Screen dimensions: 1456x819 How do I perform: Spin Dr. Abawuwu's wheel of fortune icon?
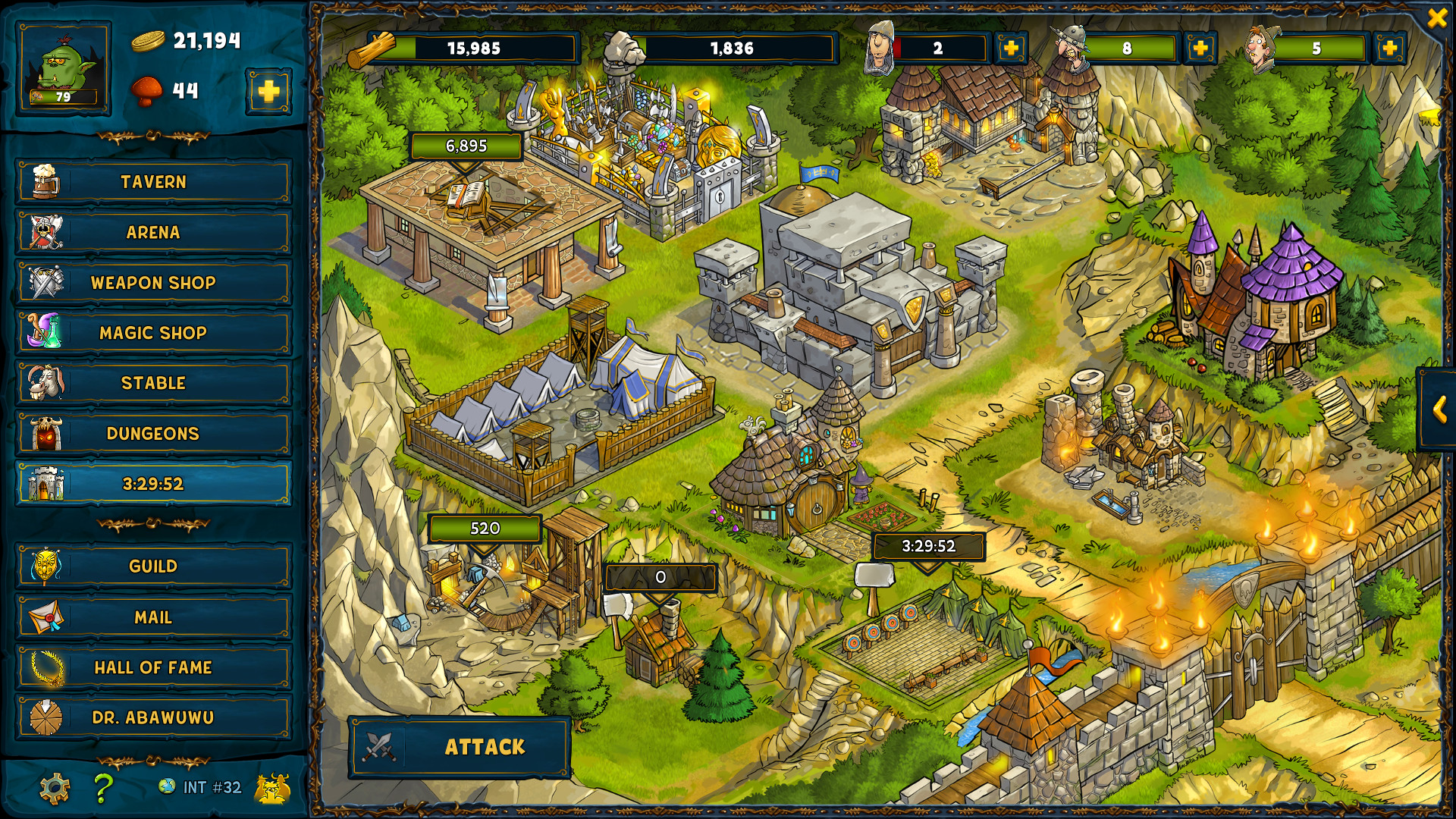[47, 717]
